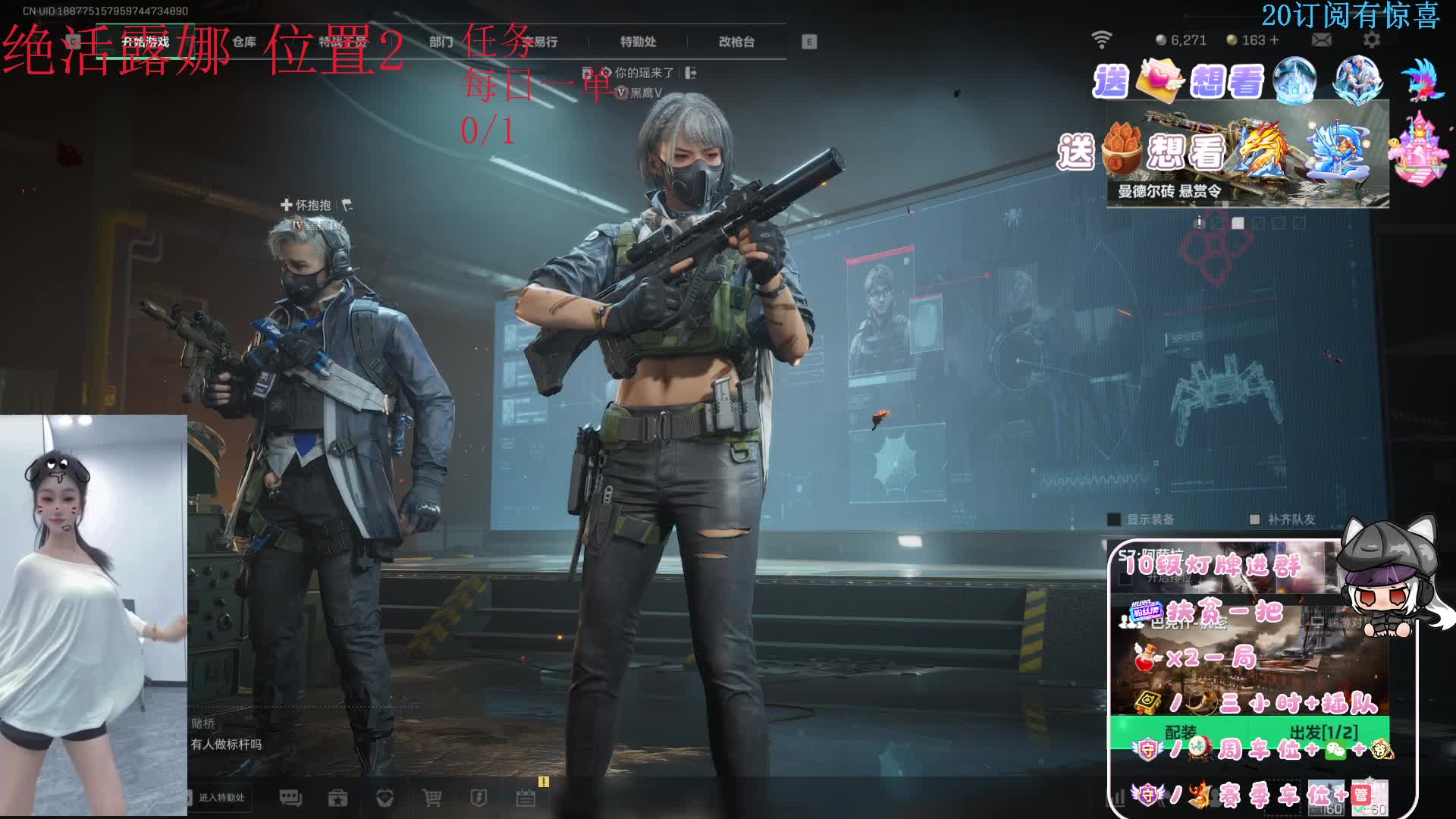Open the calendar events icon
Viewport: 1456px width, 819px height.
pos(526,797)
